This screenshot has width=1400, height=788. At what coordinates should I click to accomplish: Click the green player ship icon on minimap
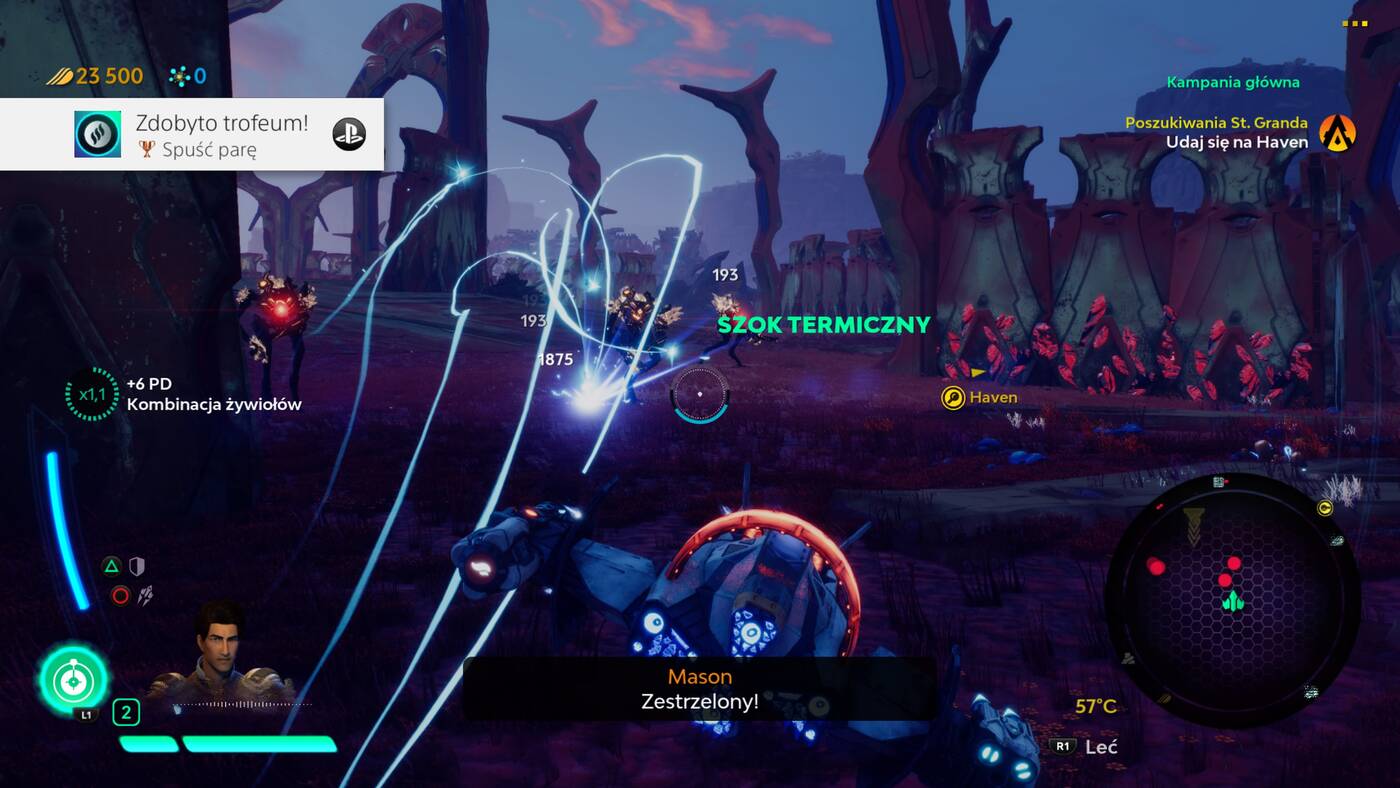(x=1231, y=603)
